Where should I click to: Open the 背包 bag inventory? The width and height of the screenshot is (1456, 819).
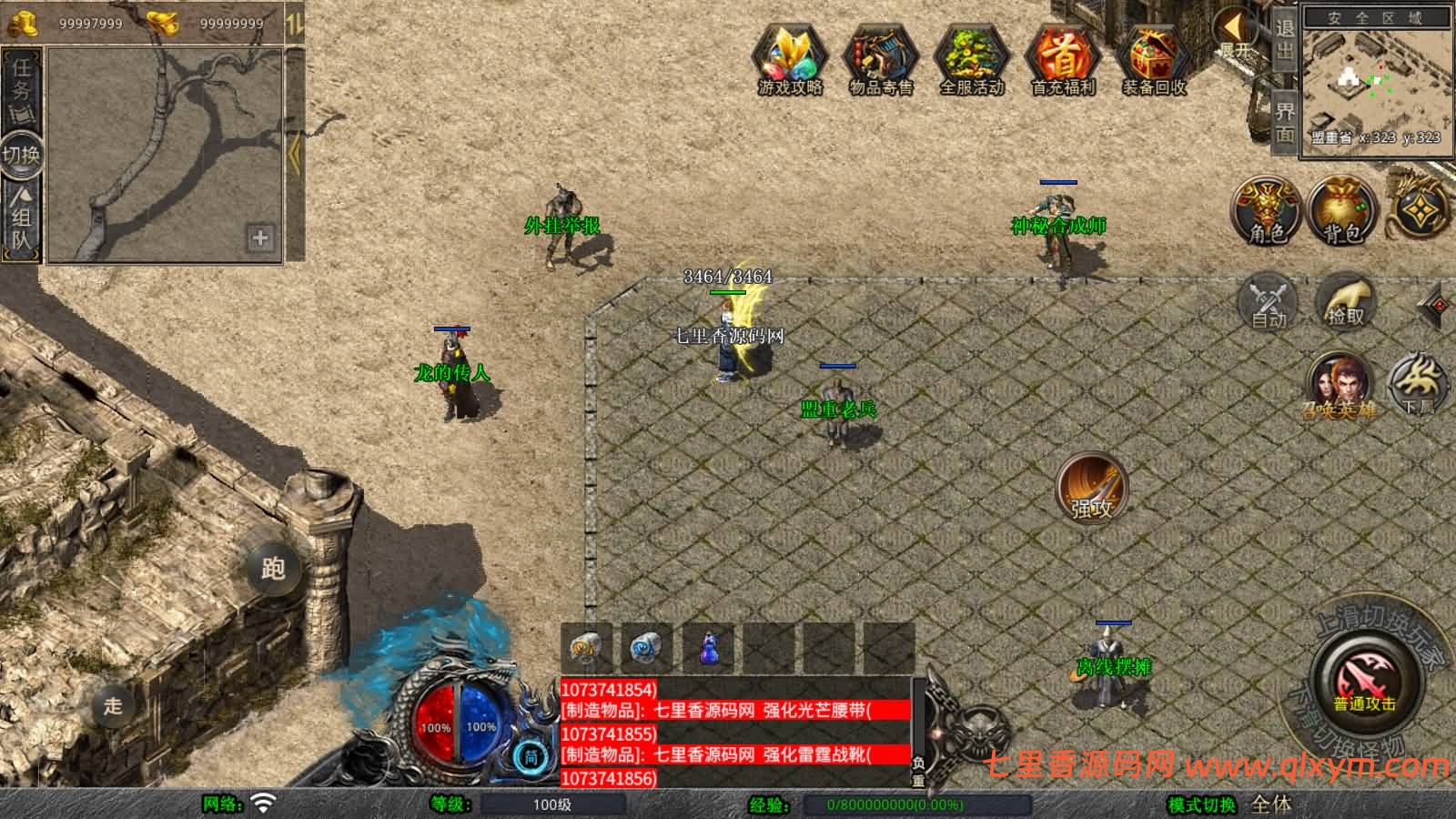(1341, 210)
